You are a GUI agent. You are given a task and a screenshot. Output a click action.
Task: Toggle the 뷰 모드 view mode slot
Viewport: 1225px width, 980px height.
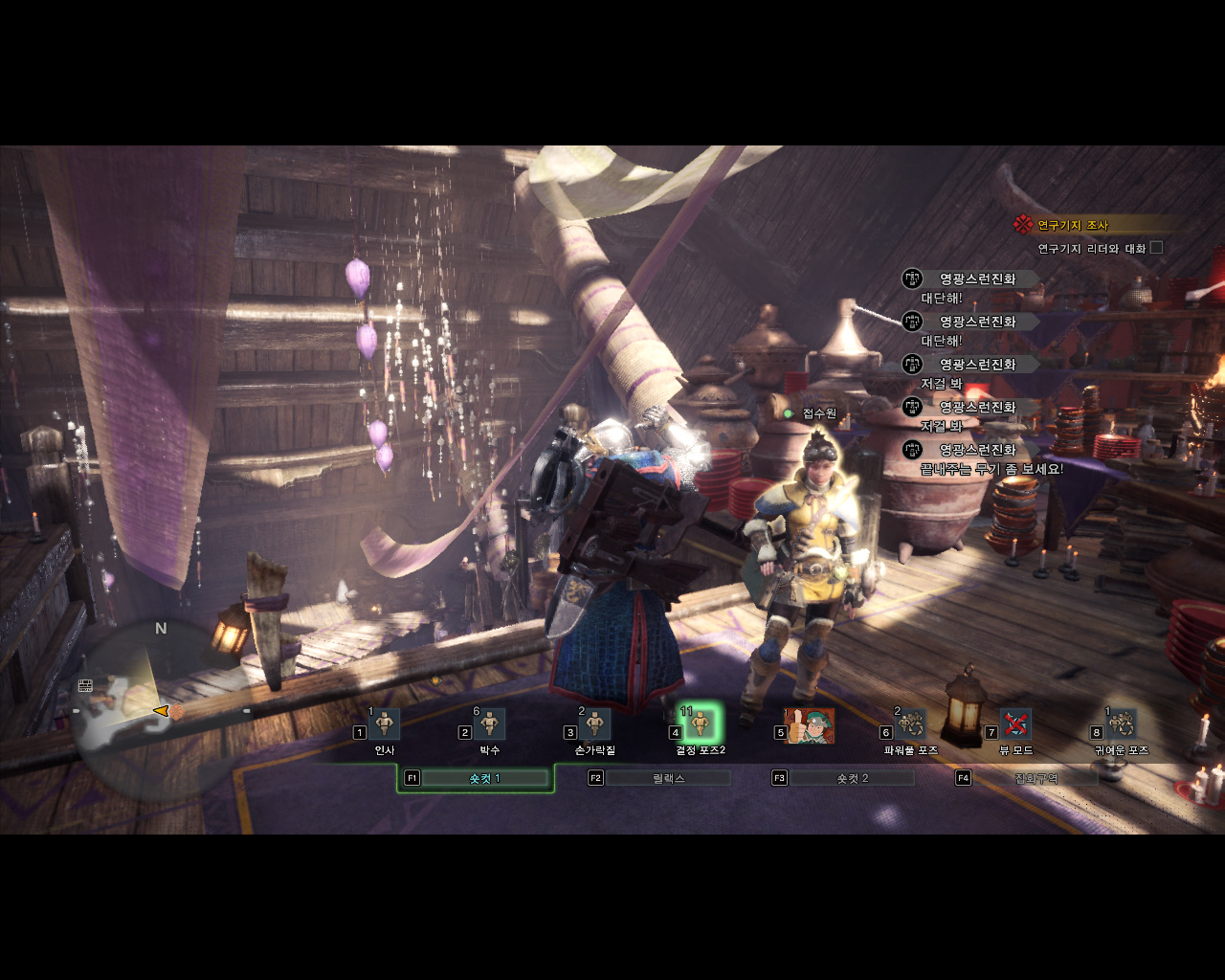(x=1015, y=724)
